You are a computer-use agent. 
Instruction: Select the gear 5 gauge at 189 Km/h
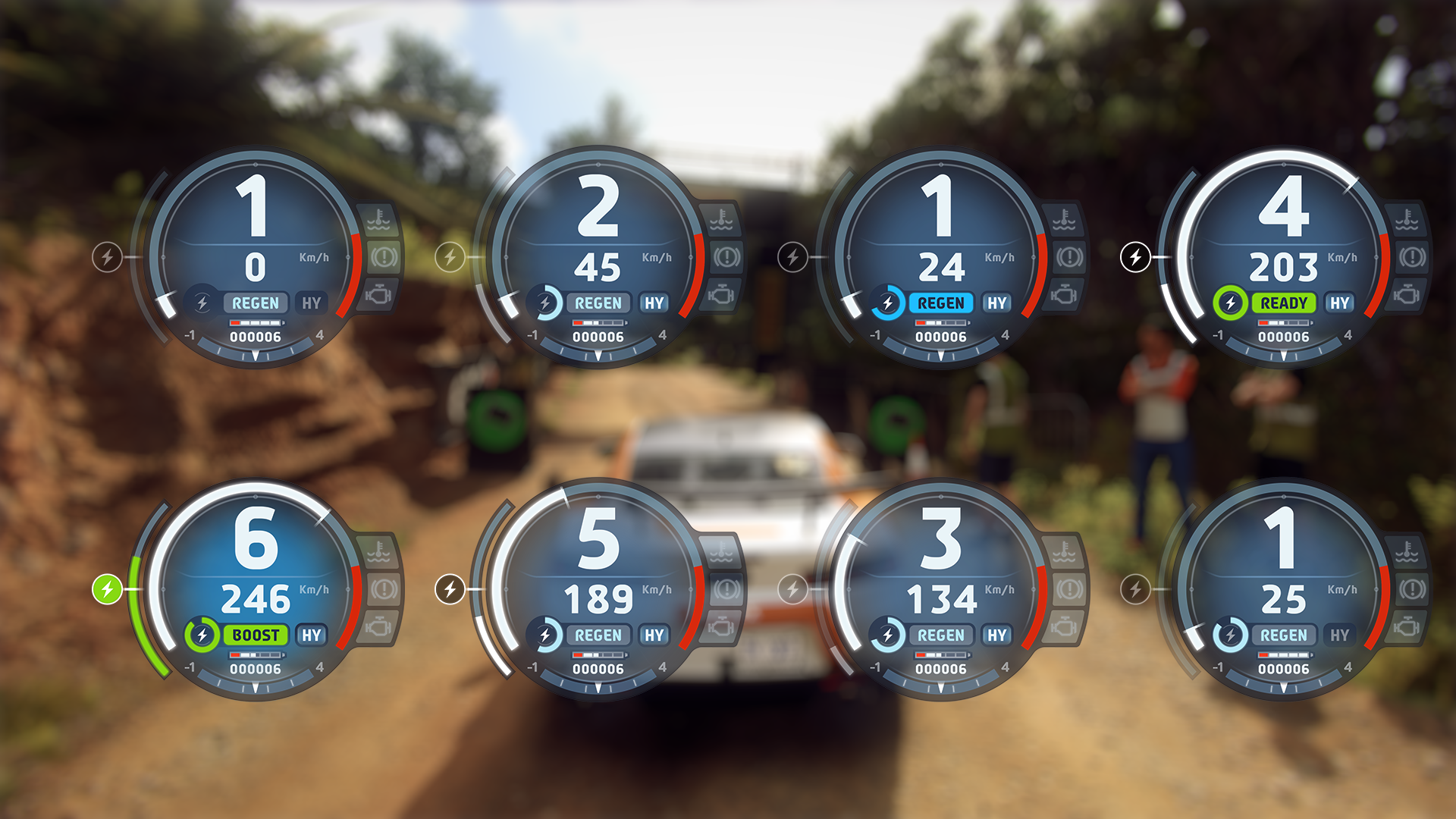pos(598,590)
